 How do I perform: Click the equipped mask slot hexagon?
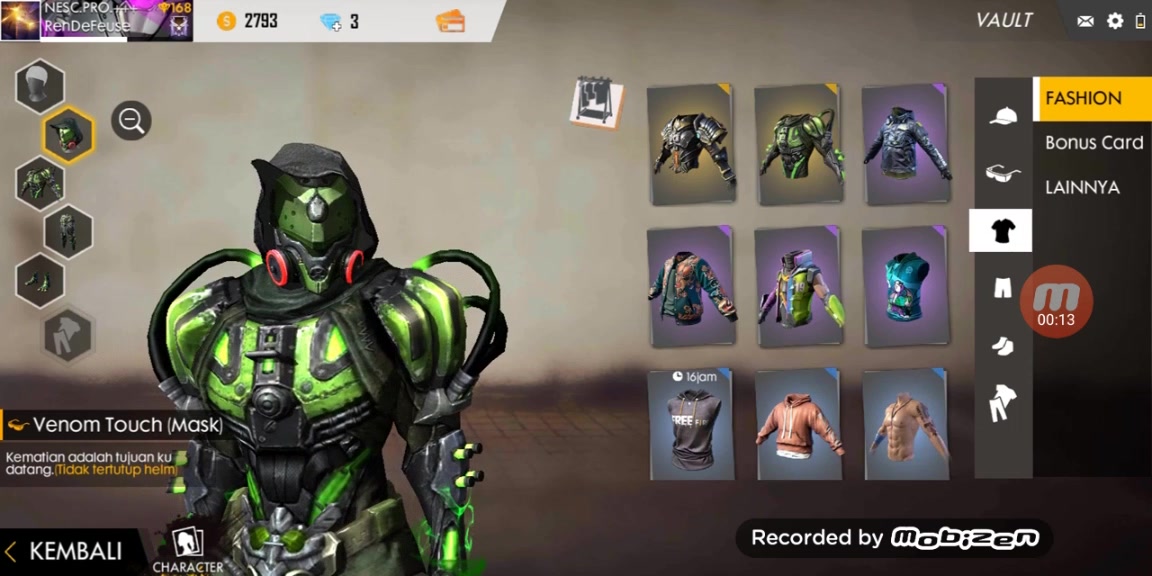(x=68, y=135)
